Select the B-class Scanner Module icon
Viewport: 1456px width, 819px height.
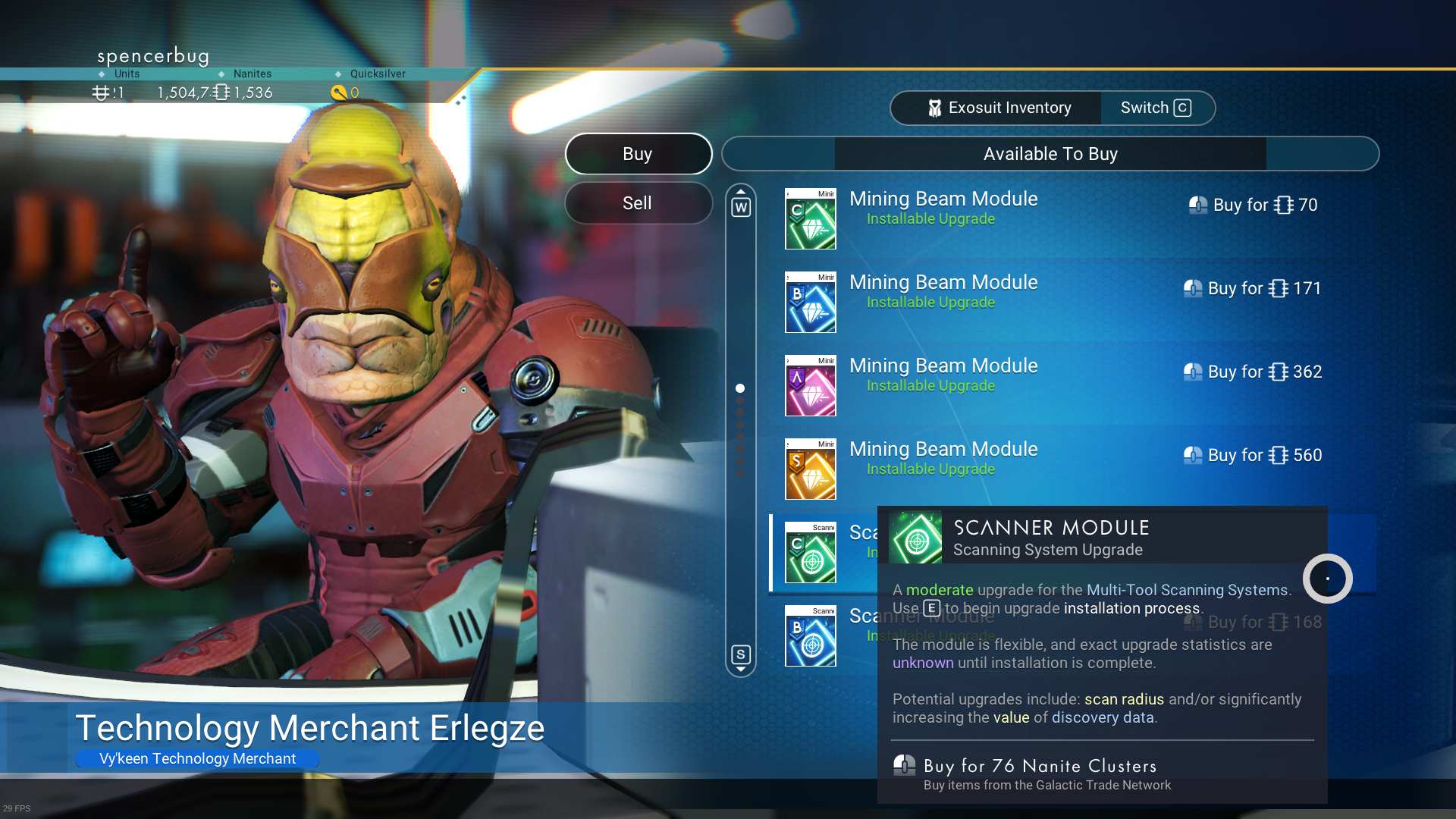coord(811,636)
